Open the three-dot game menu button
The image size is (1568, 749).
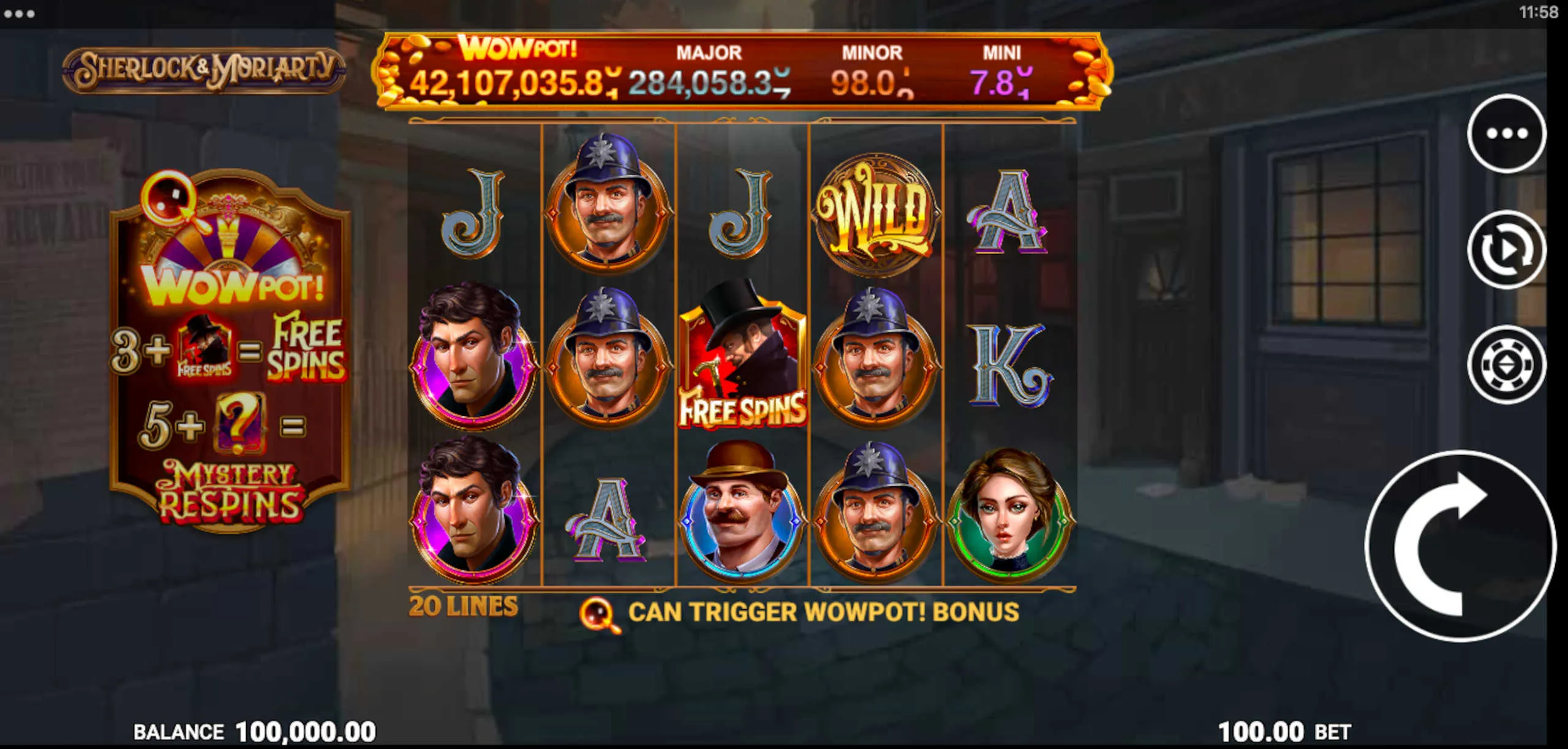tap(1506, 134)
